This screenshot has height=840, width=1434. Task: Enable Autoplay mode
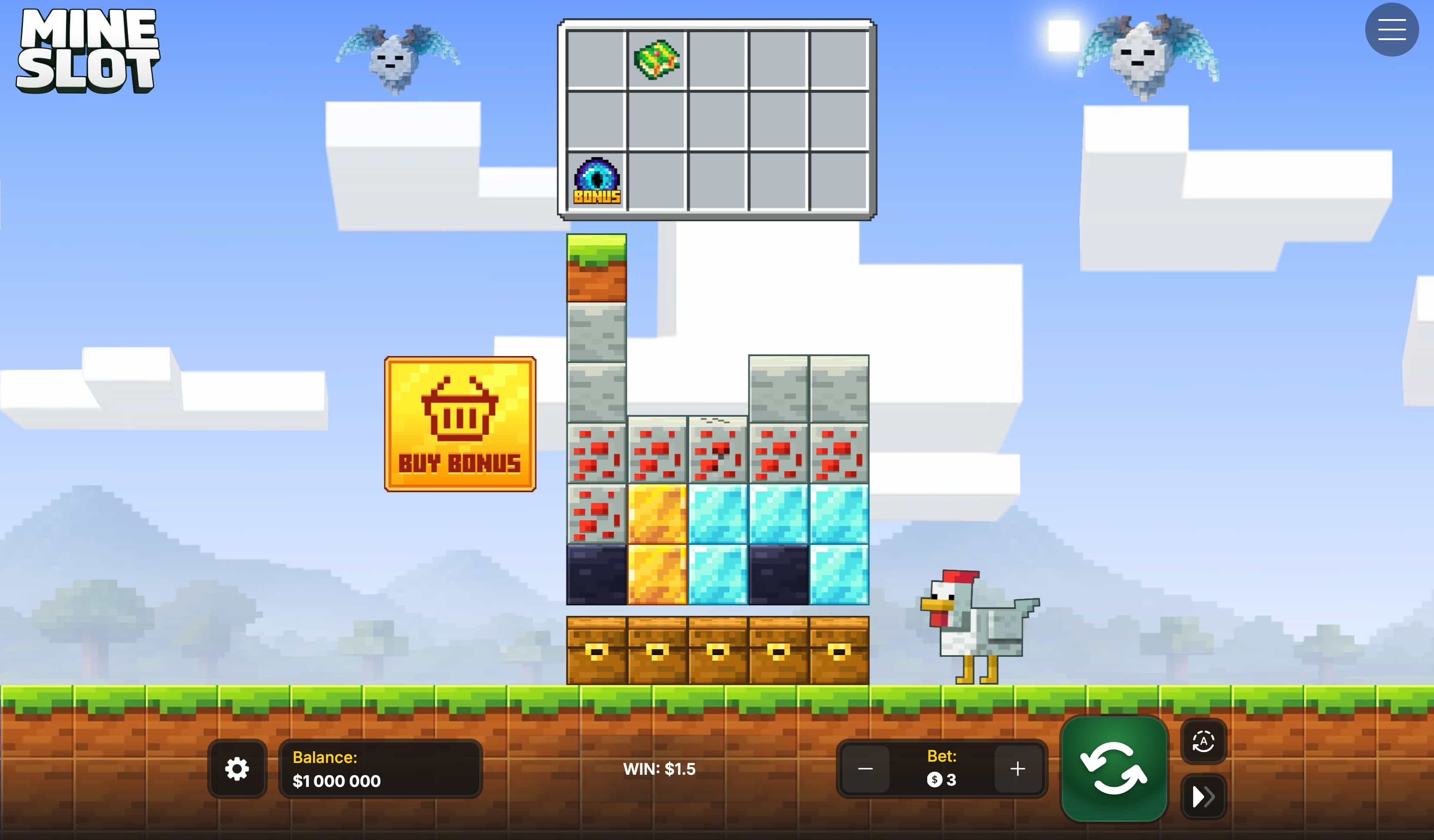pos(1202,740)
